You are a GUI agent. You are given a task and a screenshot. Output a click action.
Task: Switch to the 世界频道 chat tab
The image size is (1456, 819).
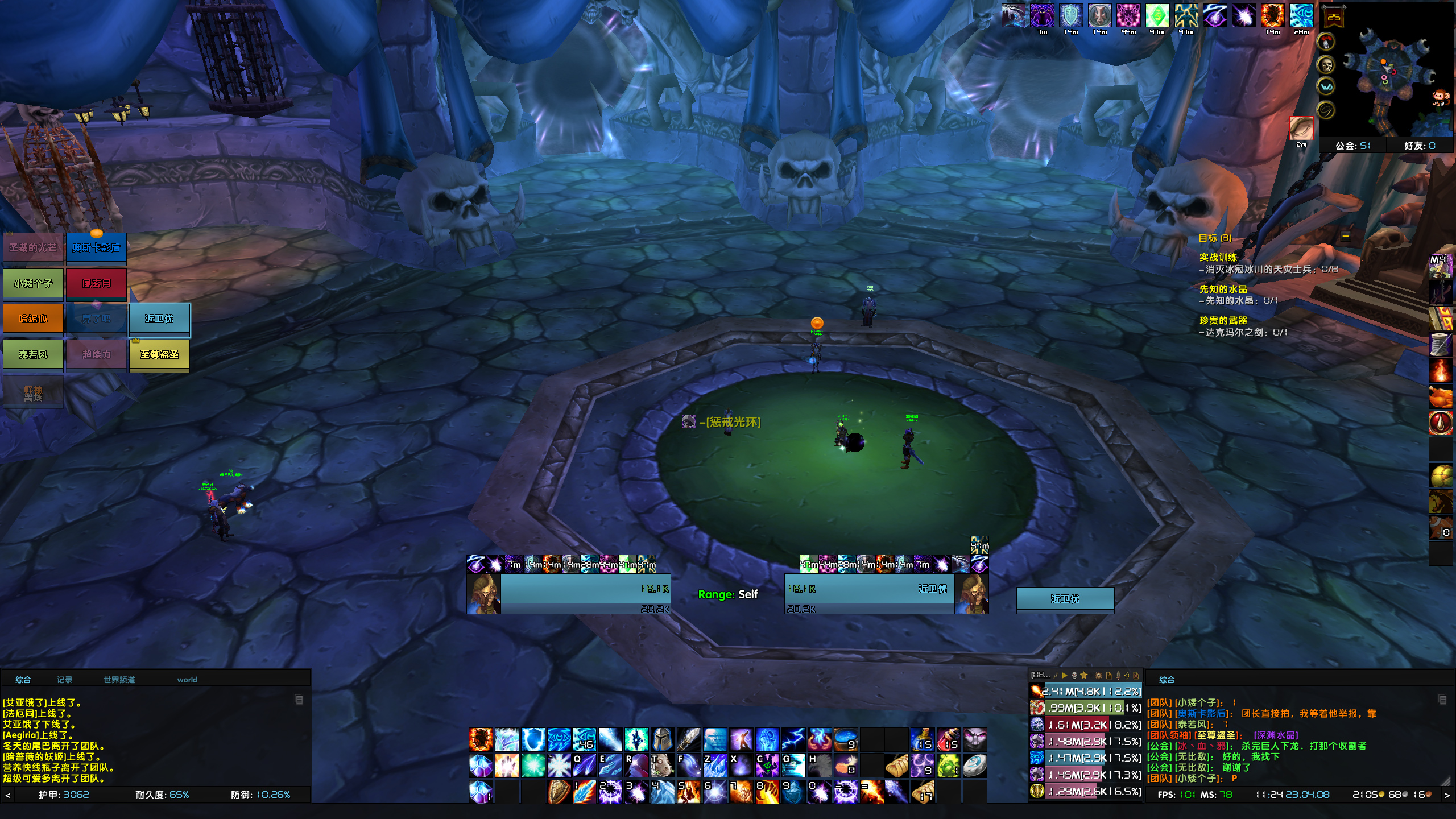[119, 680]
